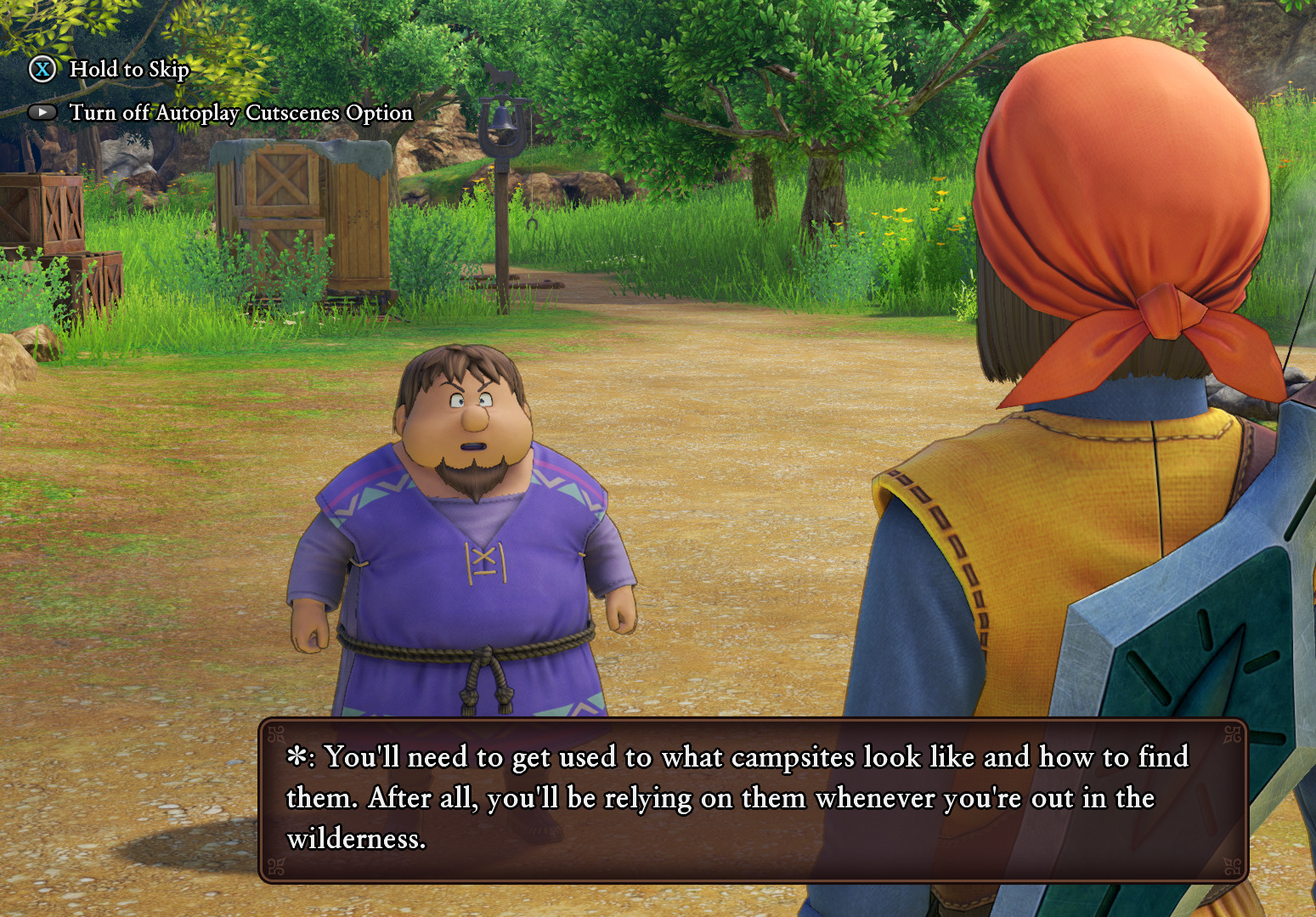Advance the campsite dialogue box
This screenshot has width=1316, height=917.
(x=753, y=799)
